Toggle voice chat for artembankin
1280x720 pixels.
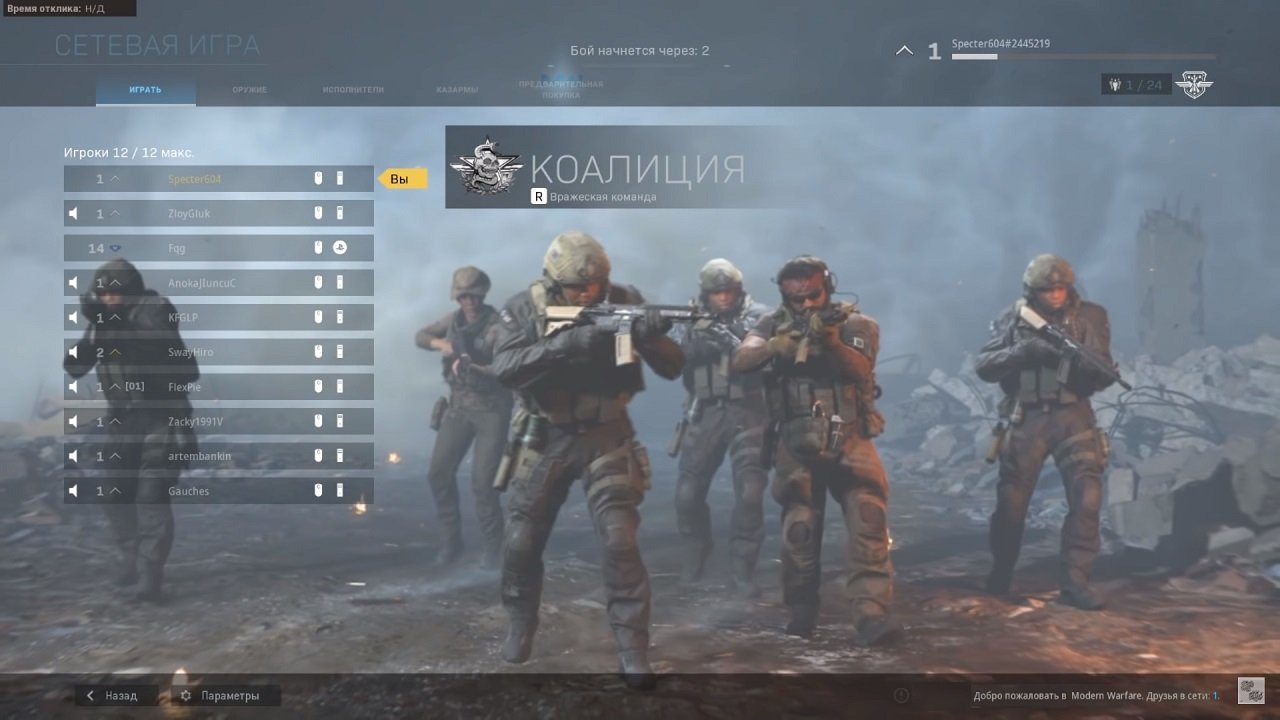[73, 455]
